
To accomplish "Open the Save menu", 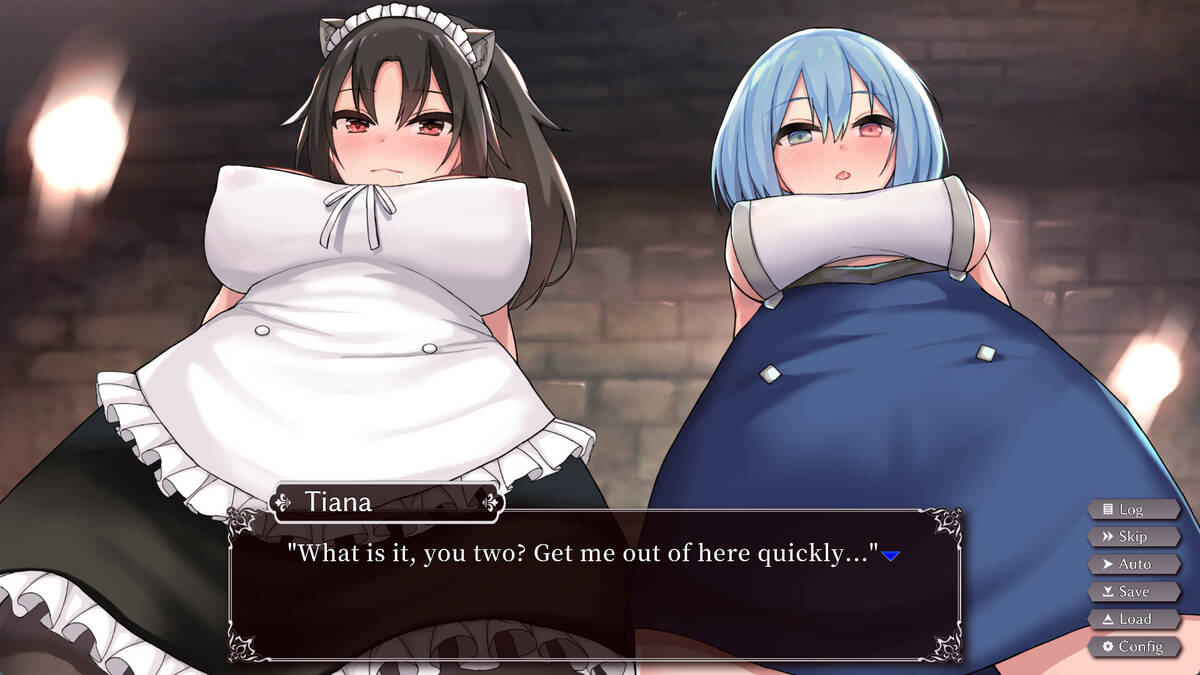I will tap(1134, 592).
